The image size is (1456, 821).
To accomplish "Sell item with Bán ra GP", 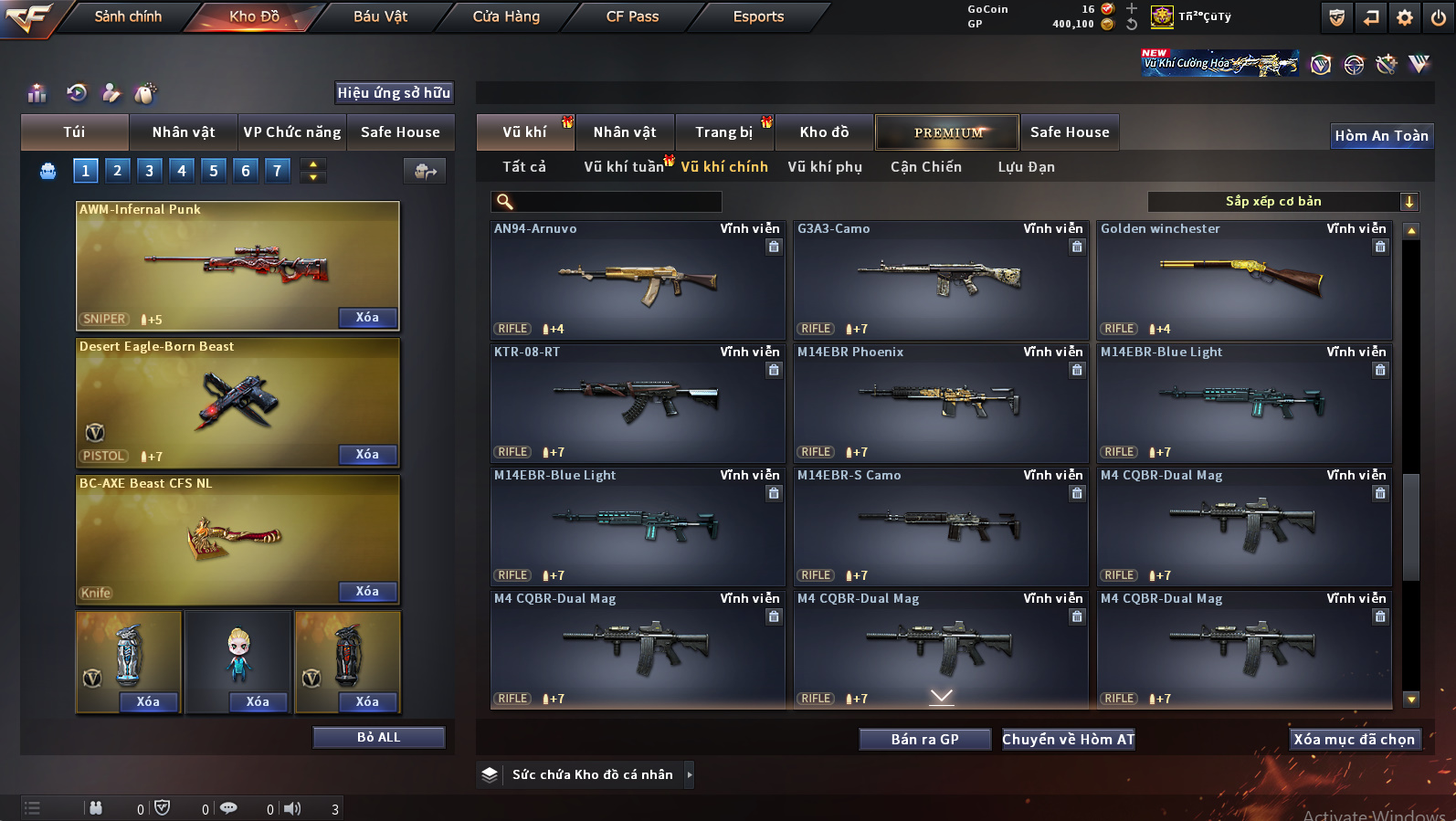I will pos(924,740).
